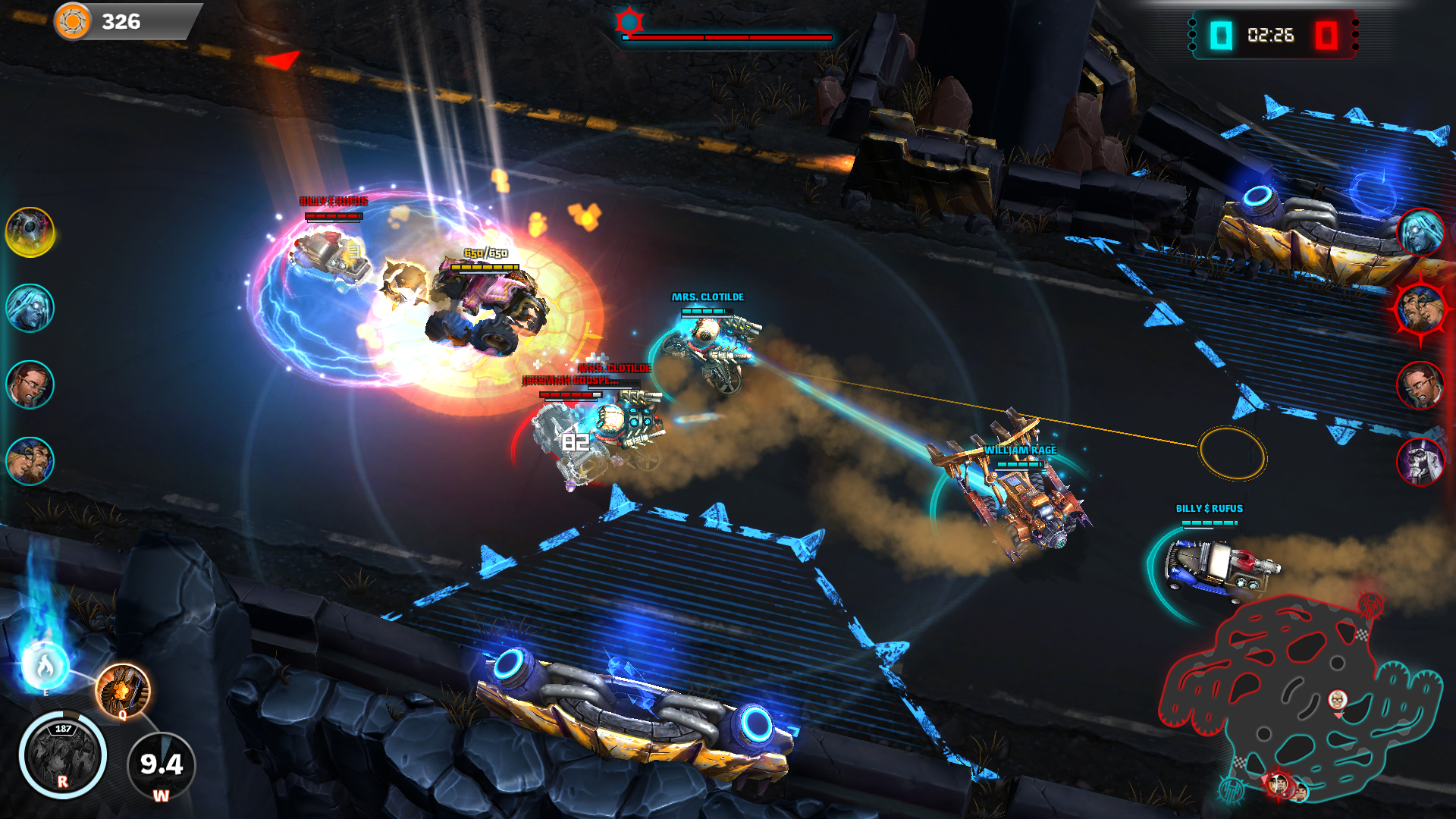Click the pale long-haired enemy portrait, red border

(1420, 232)
